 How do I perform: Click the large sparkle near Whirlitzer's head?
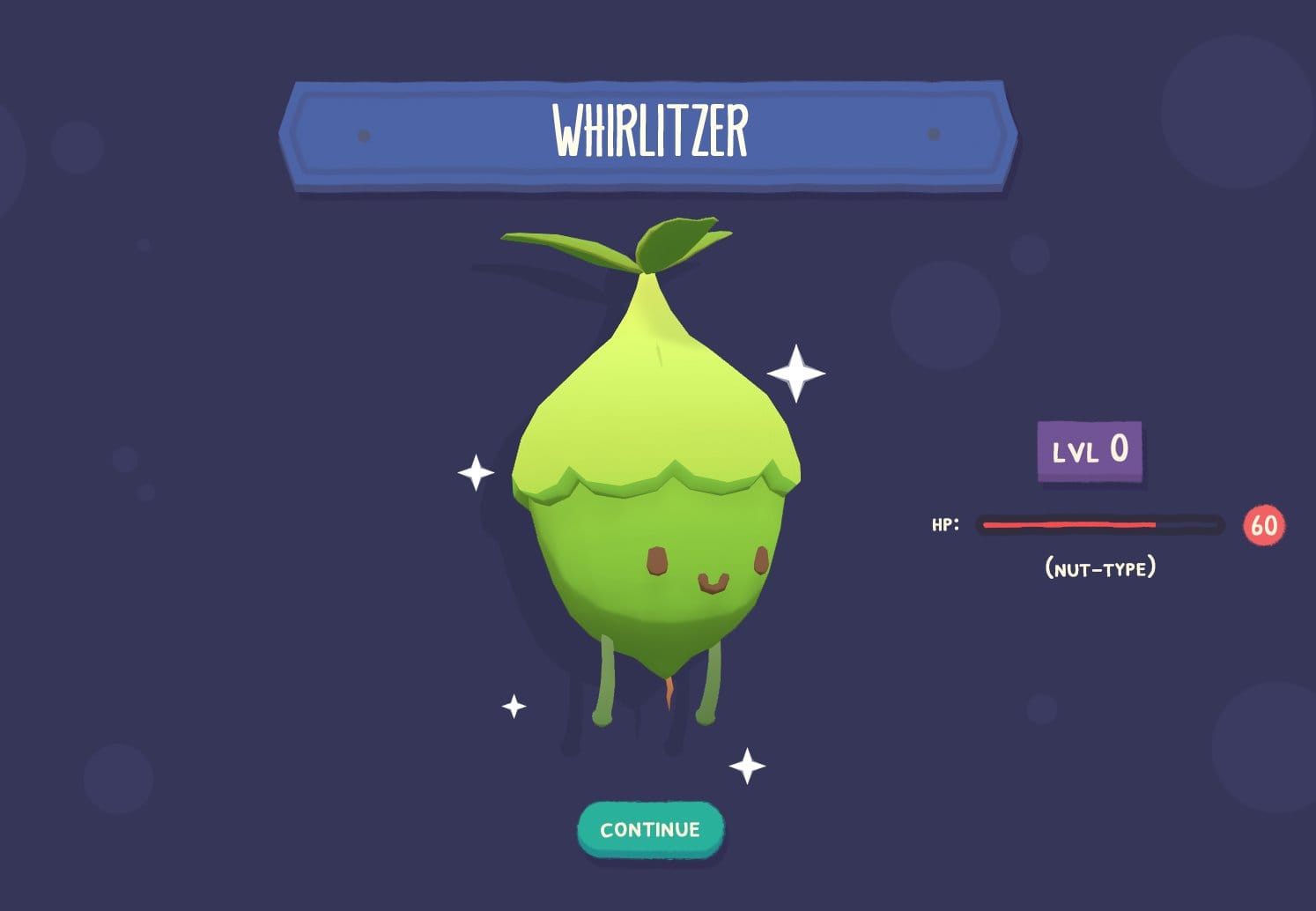pyautogui.click(x=798, y=374)
